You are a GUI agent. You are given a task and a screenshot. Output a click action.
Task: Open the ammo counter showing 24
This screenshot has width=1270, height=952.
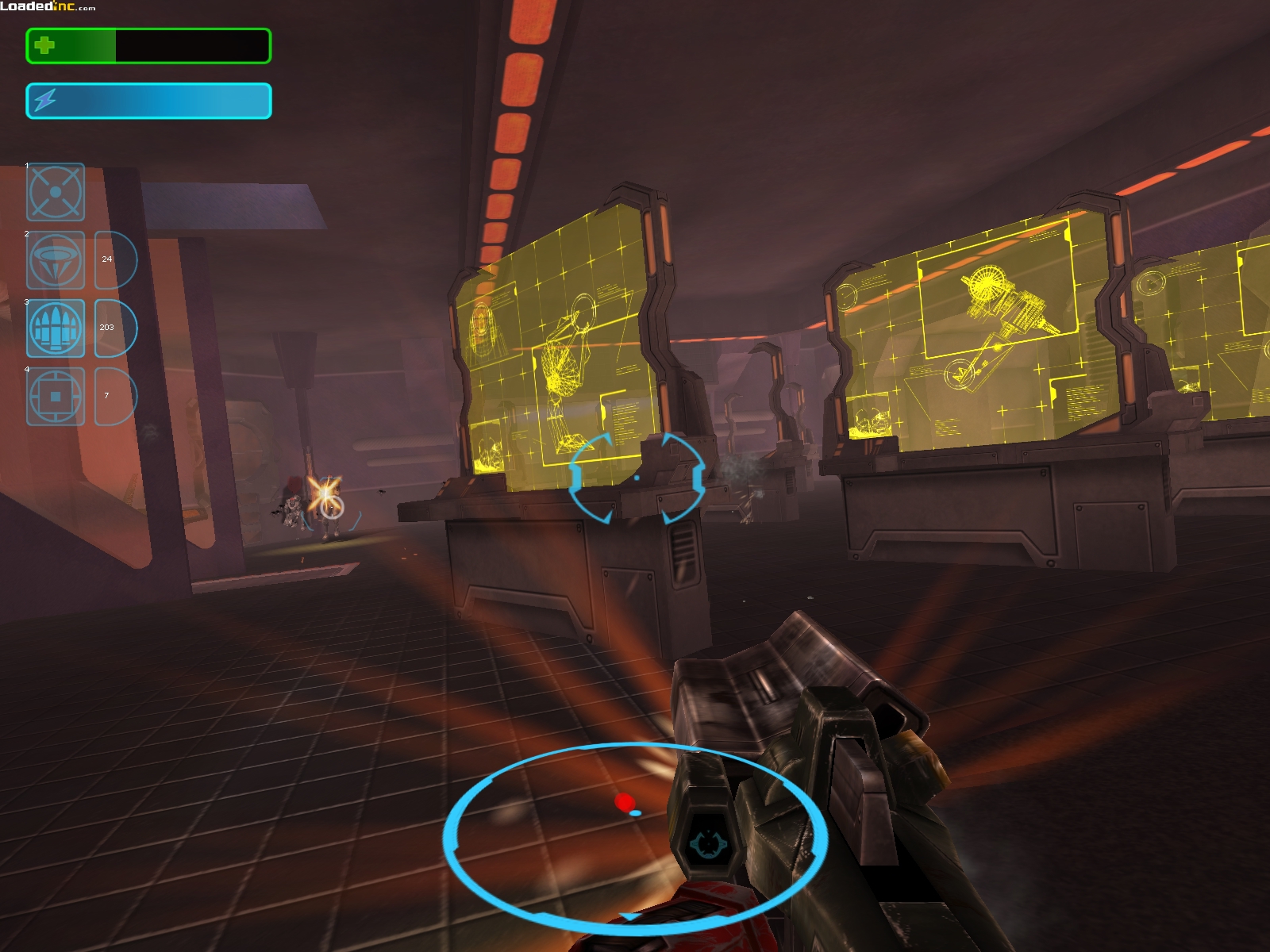click(x=108, y=260)
